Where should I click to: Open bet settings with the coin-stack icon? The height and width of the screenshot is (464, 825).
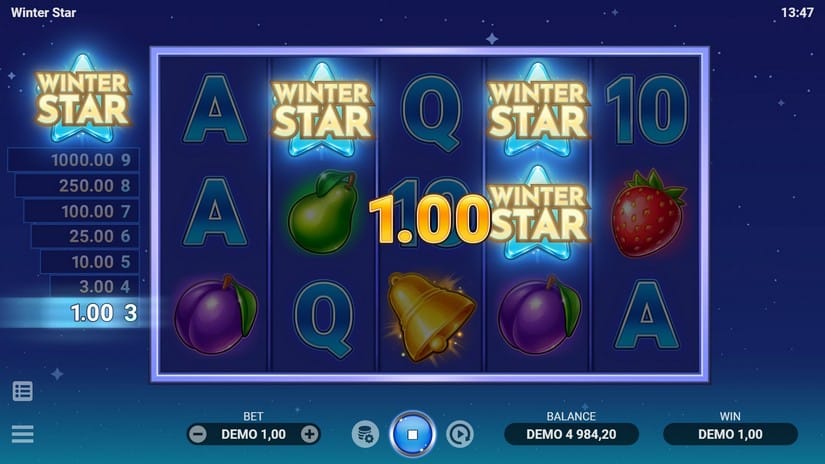point(365,434)
